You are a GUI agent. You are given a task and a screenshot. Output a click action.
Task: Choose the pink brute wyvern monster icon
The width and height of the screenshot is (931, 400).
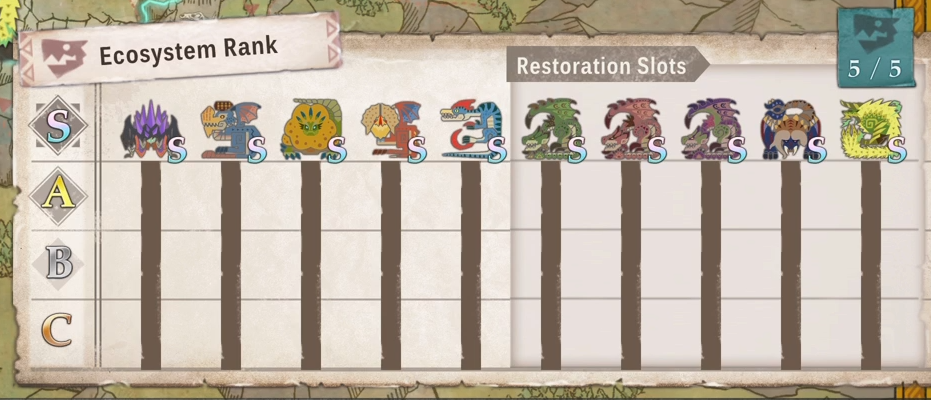click(x=630, y=130)
